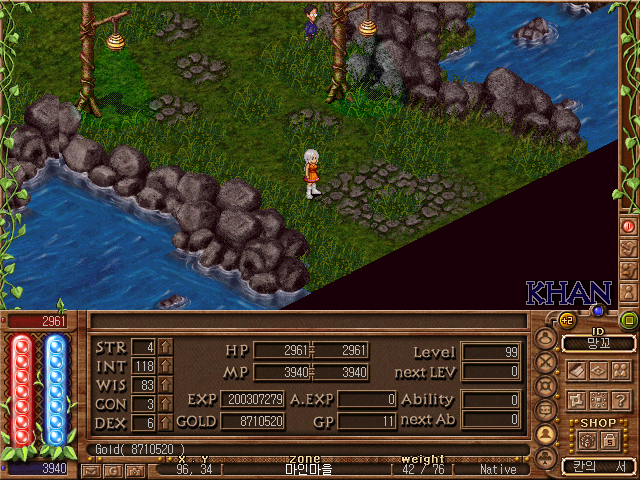Increase the STR stat with its arrow

(166, 347)
